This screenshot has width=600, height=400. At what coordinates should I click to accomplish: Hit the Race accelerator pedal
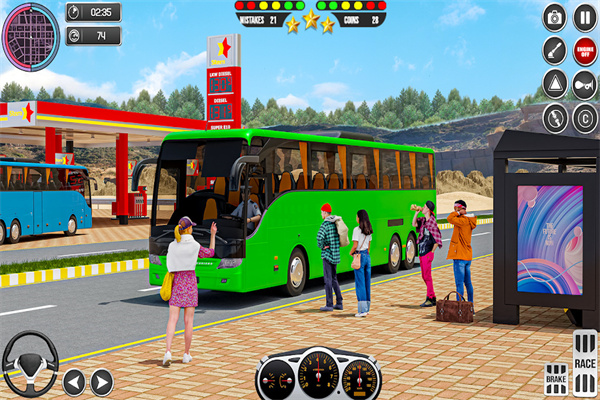[x=585, y=362]
